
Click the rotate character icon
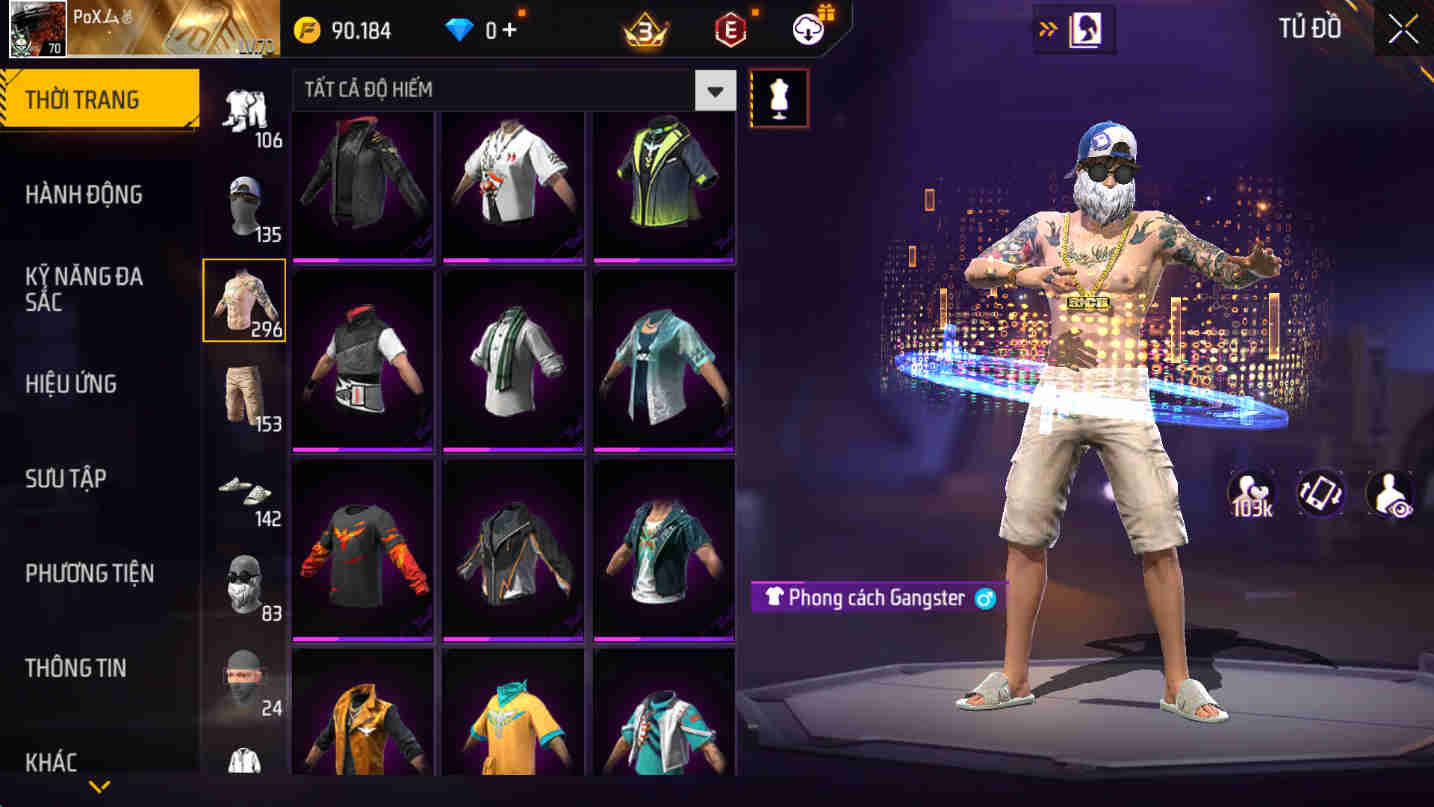(x=1319, y=492)
